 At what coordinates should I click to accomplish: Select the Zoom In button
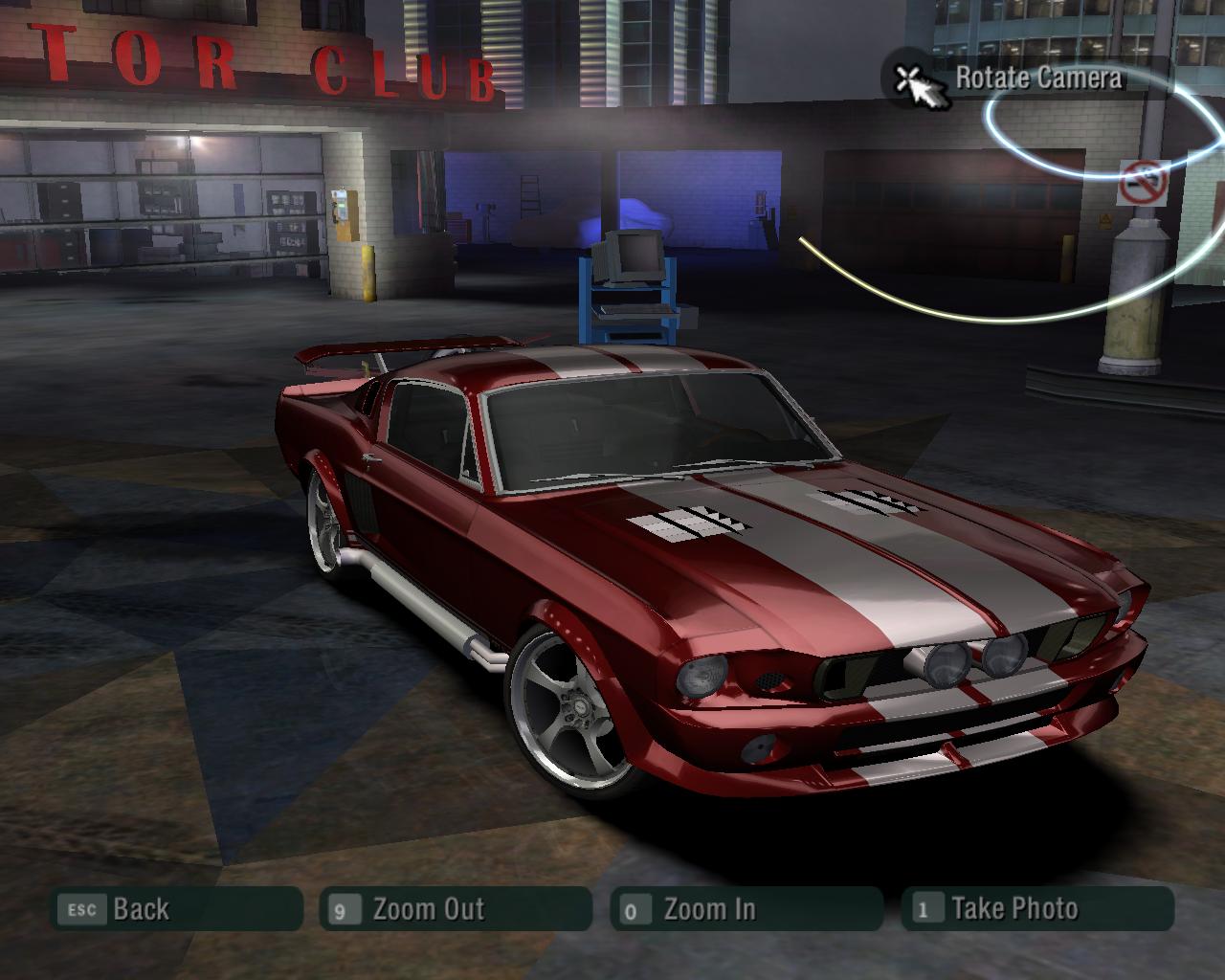(746, 909)
